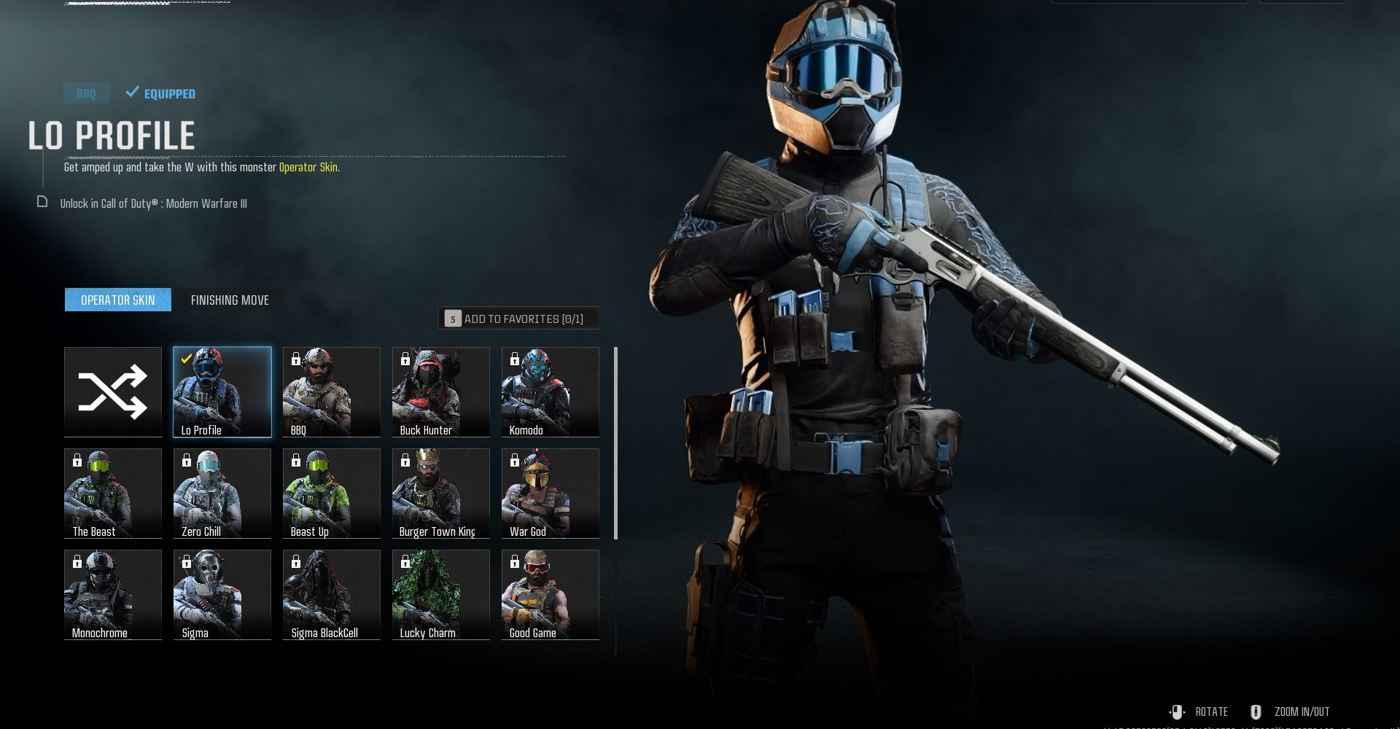Image resolution: width=1400 pixels, height=729 pixels.
Task: Select the Burger Town King skin
Action: (x=441, y=493)
